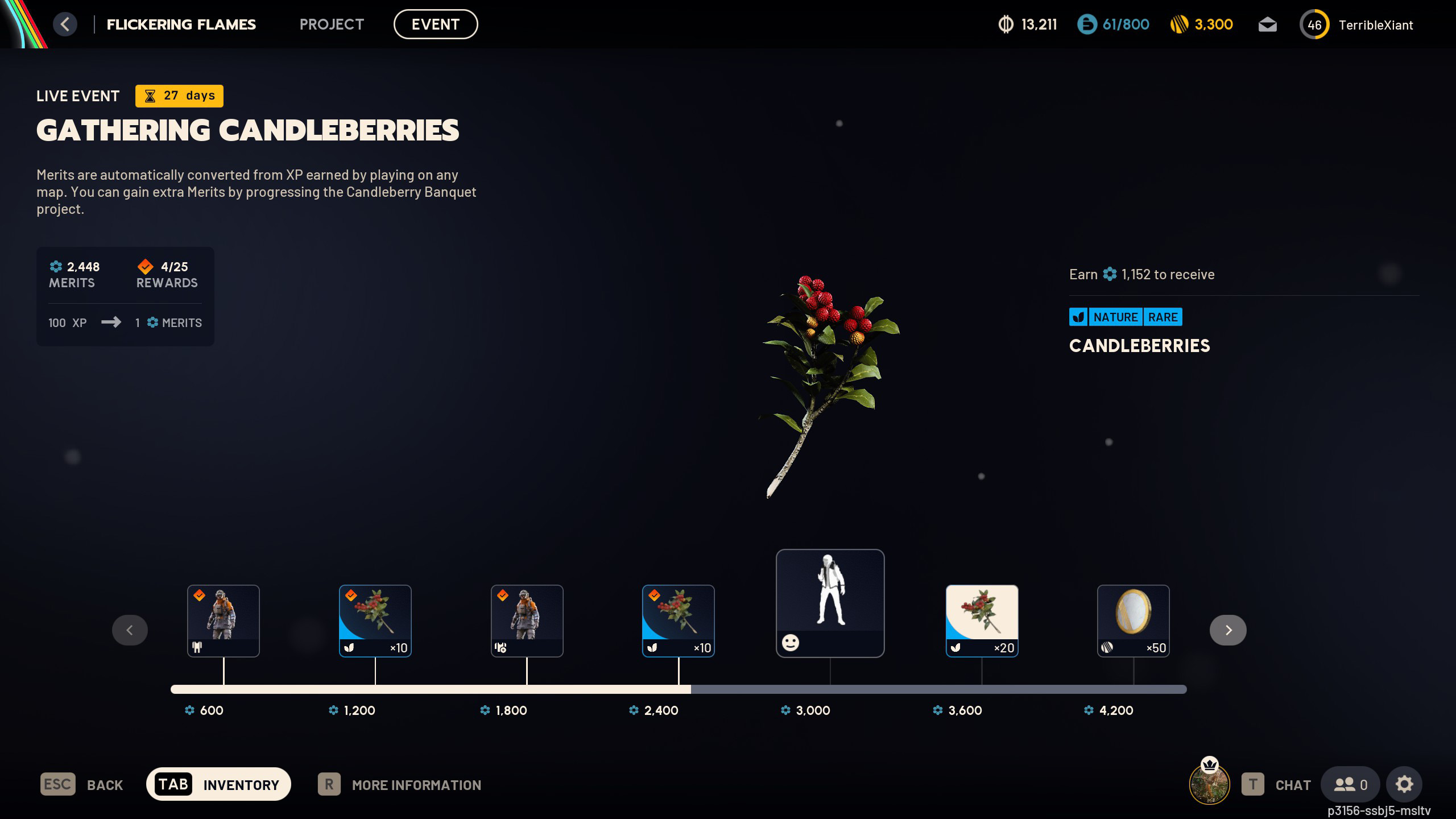Open the Inventory
This screenshot has width=1456, height=819.
point(218,784)
